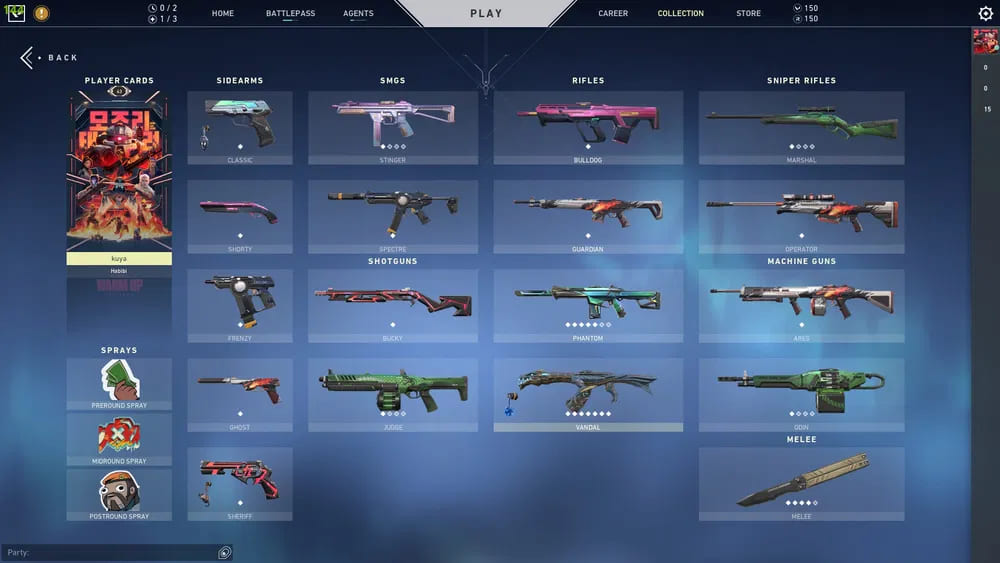Open the Career tab
The width and height of the screenshot is (1000, 563).
613,14
